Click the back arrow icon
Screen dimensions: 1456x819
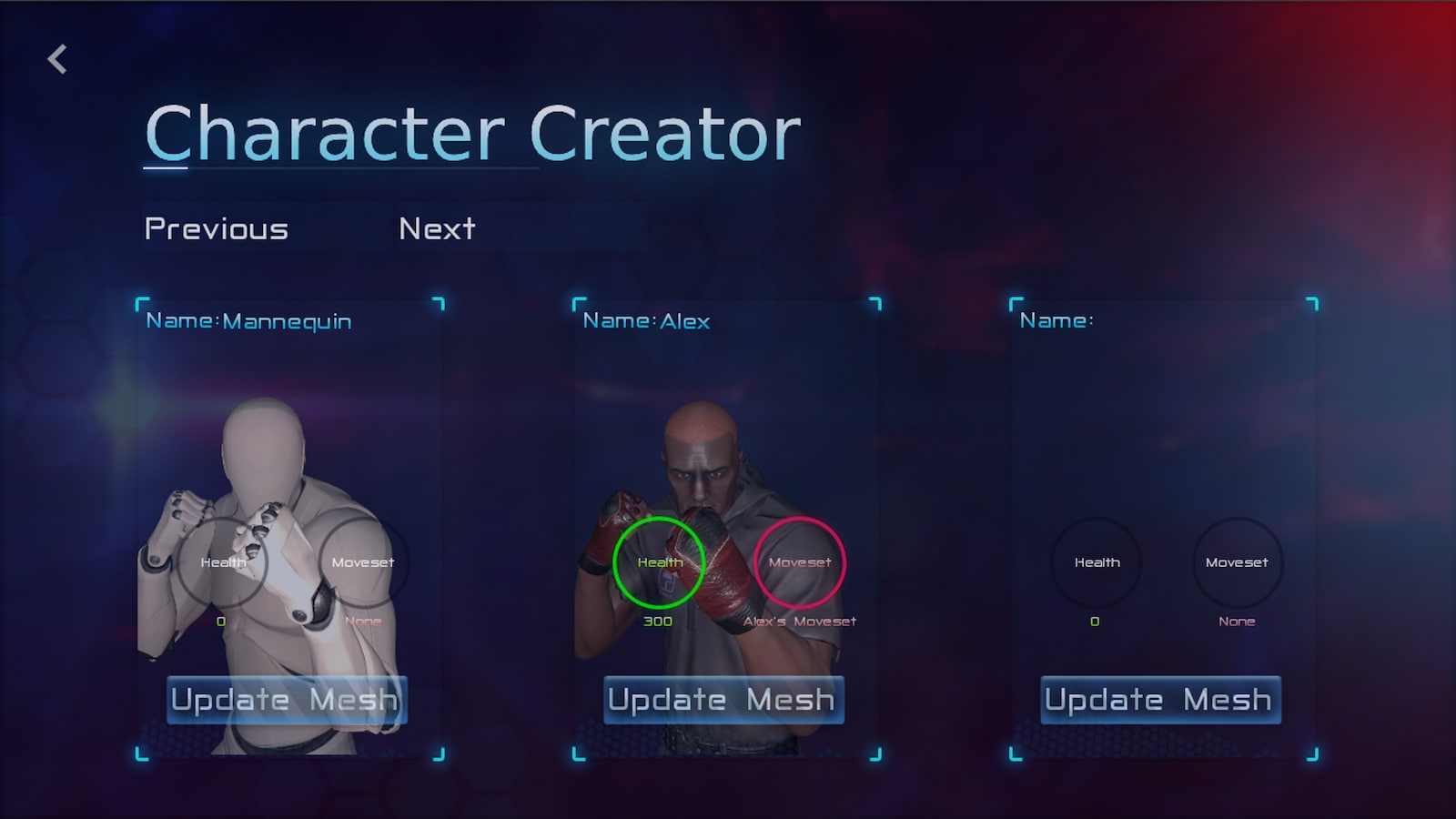coord(57,58)
